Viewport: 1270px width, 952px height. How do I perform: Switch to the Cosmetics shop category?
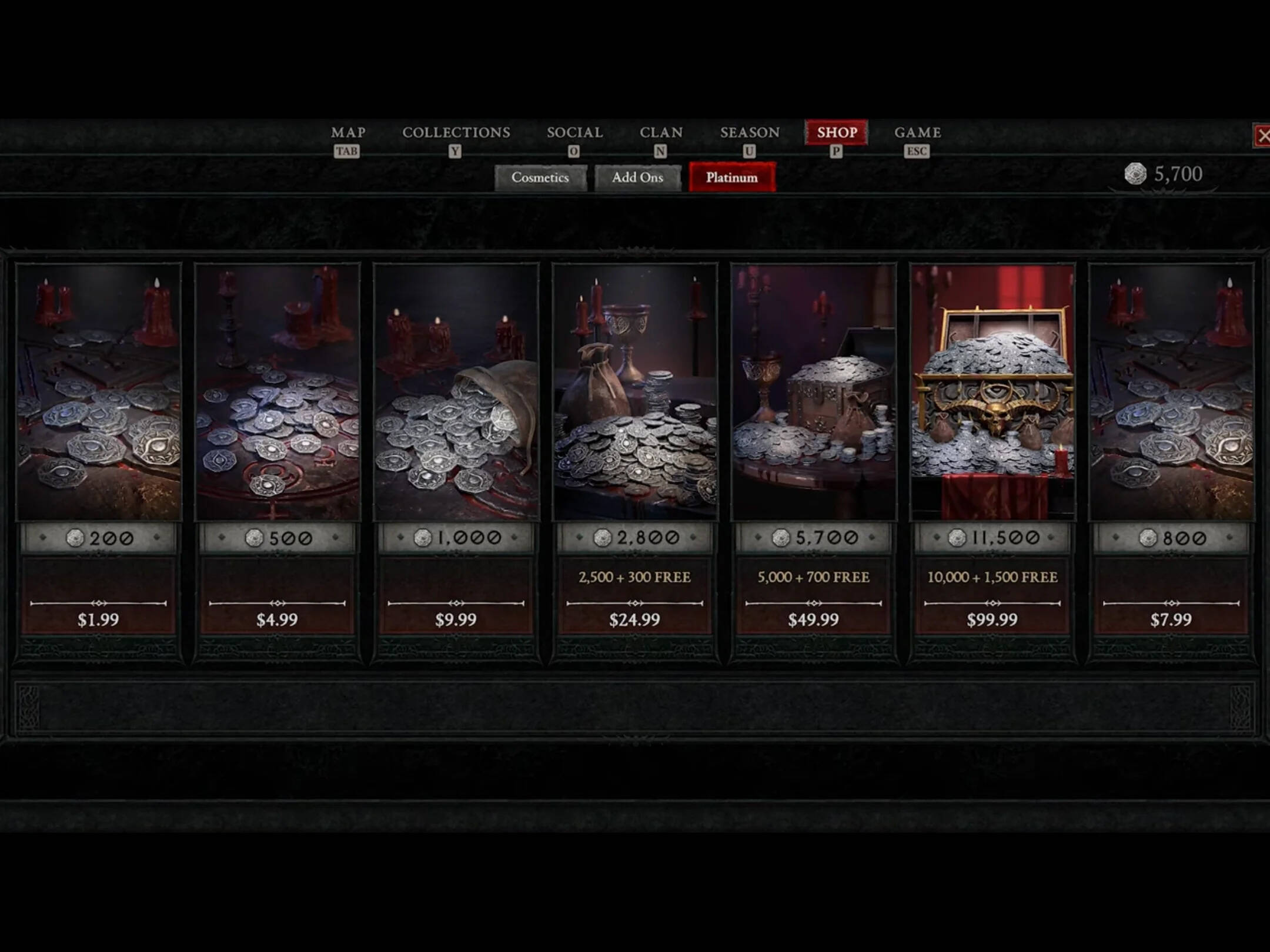tap(540, 177)
